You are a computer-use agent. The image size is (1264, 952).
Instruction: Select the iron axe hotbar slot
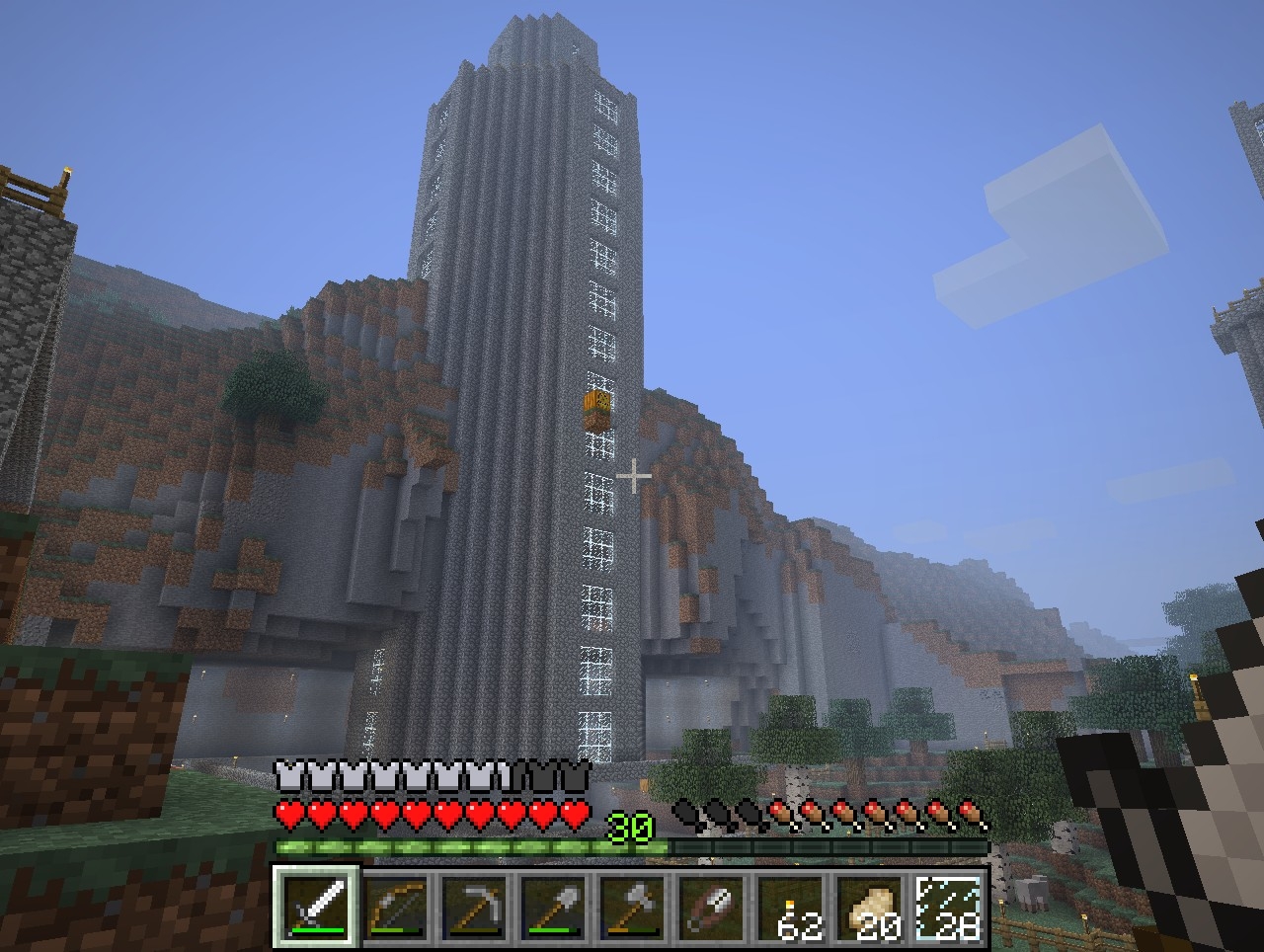coord(633,907)
